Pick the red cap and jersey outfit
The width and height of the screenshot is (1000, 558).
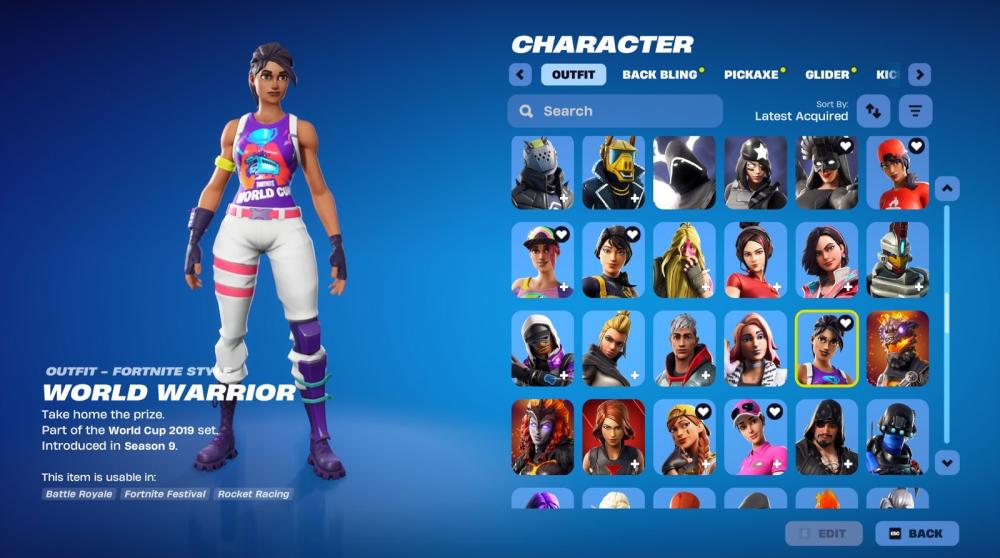pos(897,173)
